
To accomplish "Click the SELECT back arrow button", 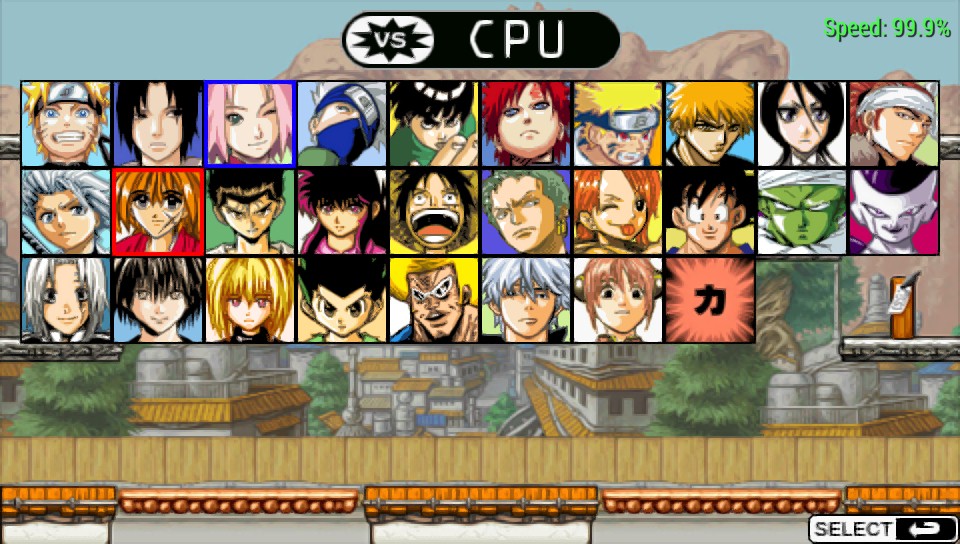I will (x=882, y=529).
